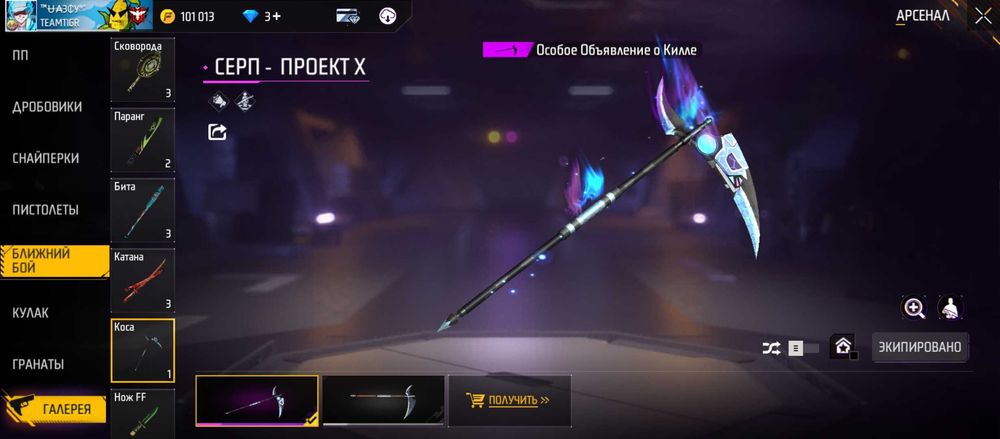Switch to the ПП weapons category
This screenshot has height=439, width=1000.
pos(20,54)
